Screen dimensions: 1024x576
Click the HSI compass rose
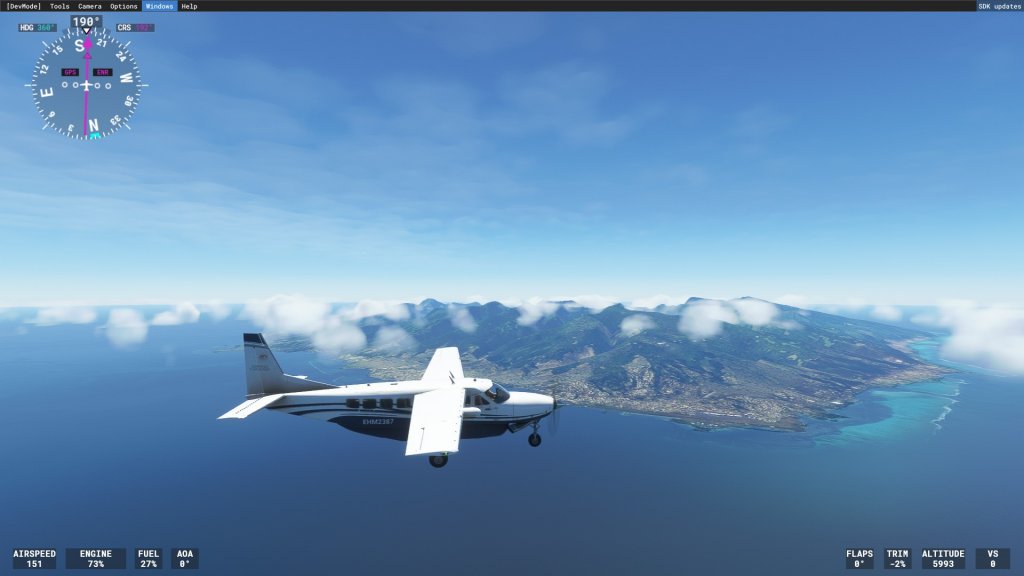(x=86, y=85)
